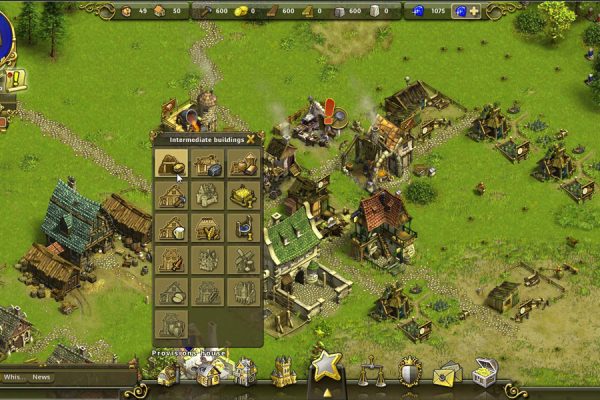Open the mail envelope

[x=445, y=374]
